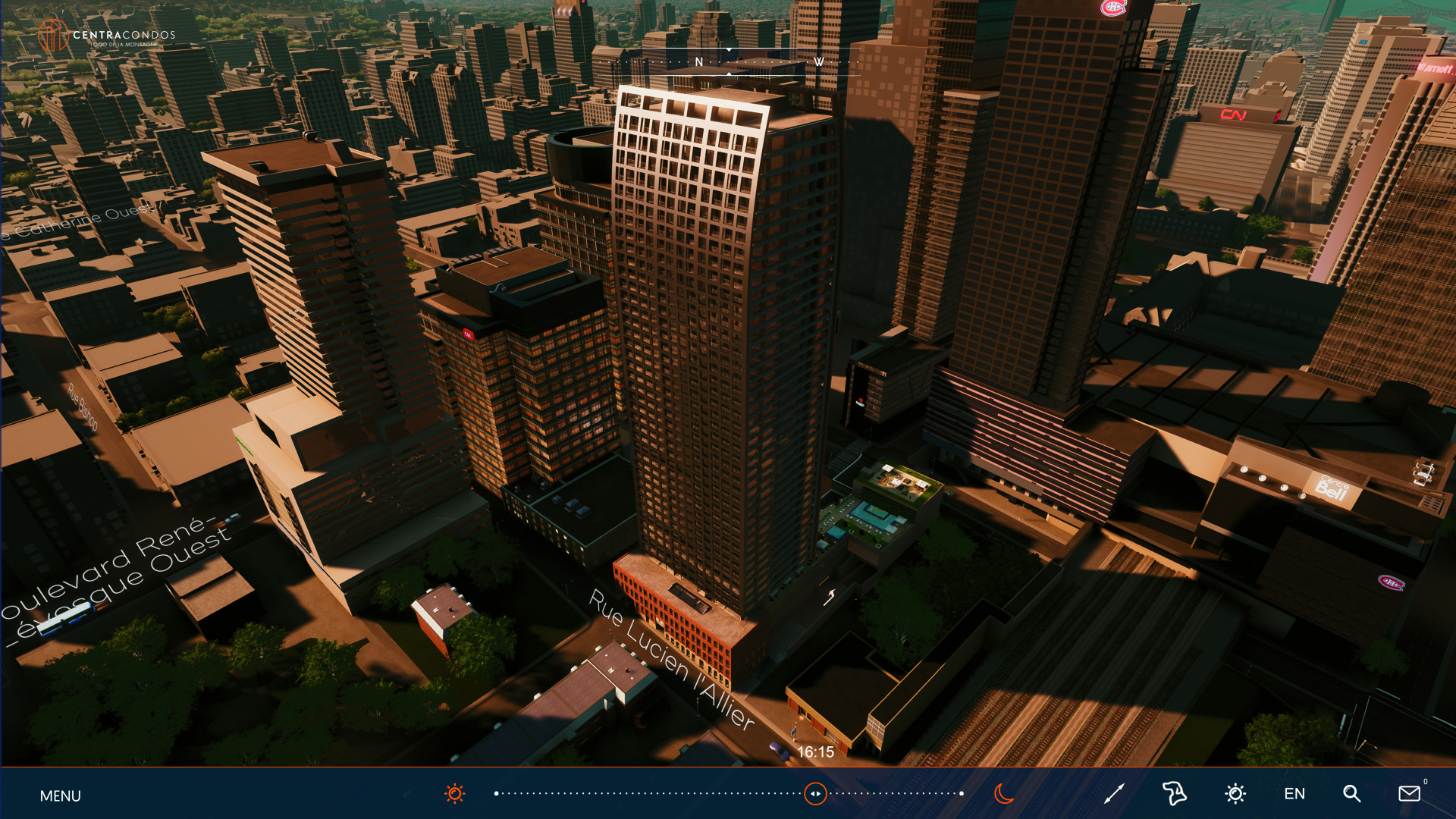This screenshot has width=1456, height=819.
Task: Switch language with the EN button
Action: click(1294, 794)
